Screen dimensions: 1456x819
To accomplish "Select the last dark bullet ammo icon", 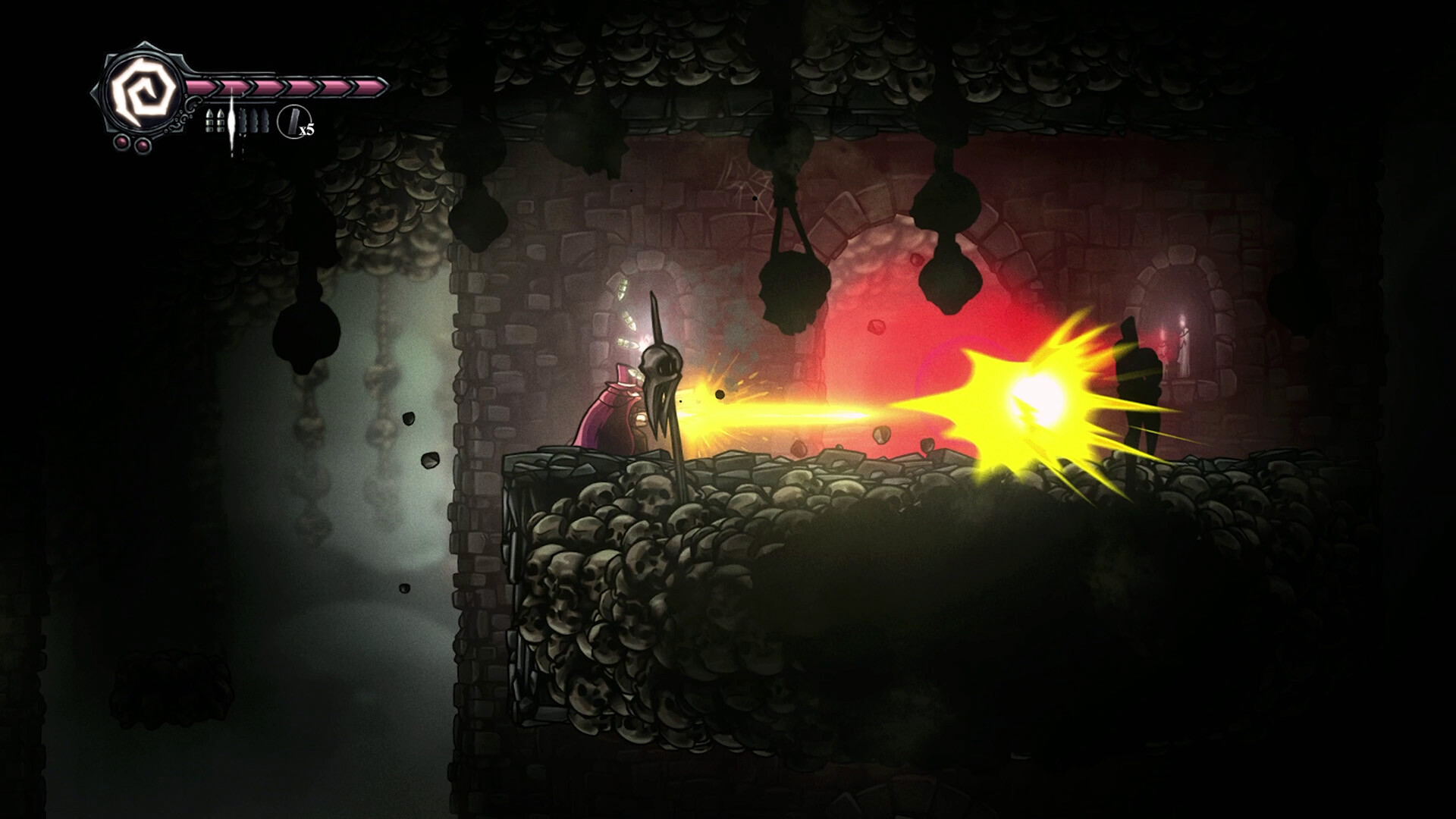I will 266,121.
